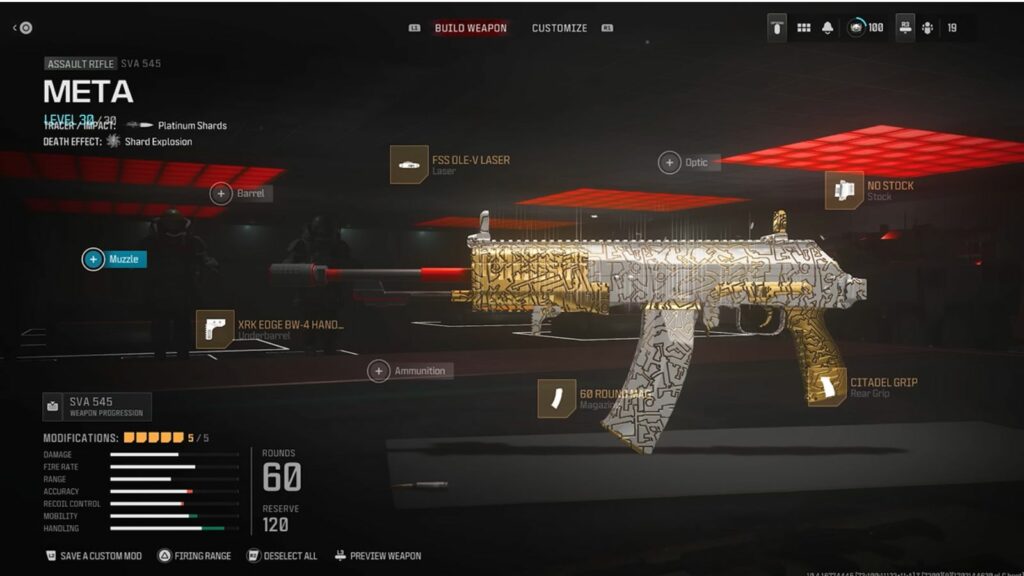Deselect all attachments
Viewport: 1024px width, 576px height.
point(283,556)
